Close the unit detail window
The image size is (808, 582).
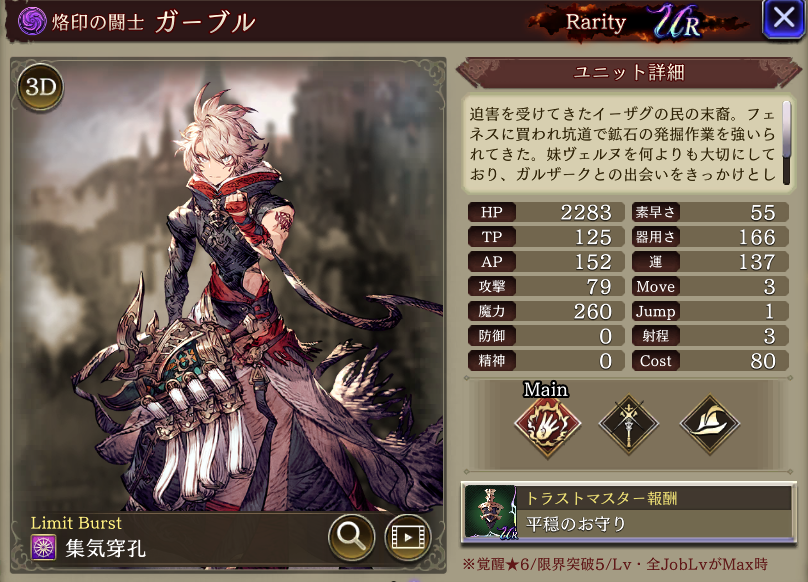(780, 20)
